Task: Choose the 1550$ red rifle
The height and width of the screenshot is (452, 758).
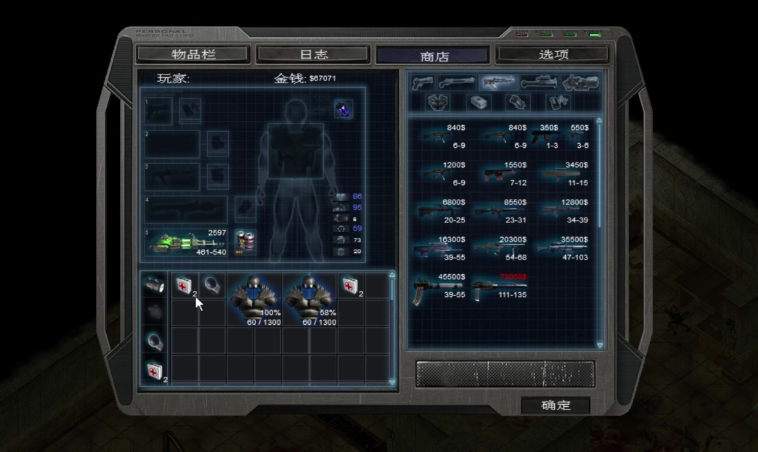Action: (500, 175)
